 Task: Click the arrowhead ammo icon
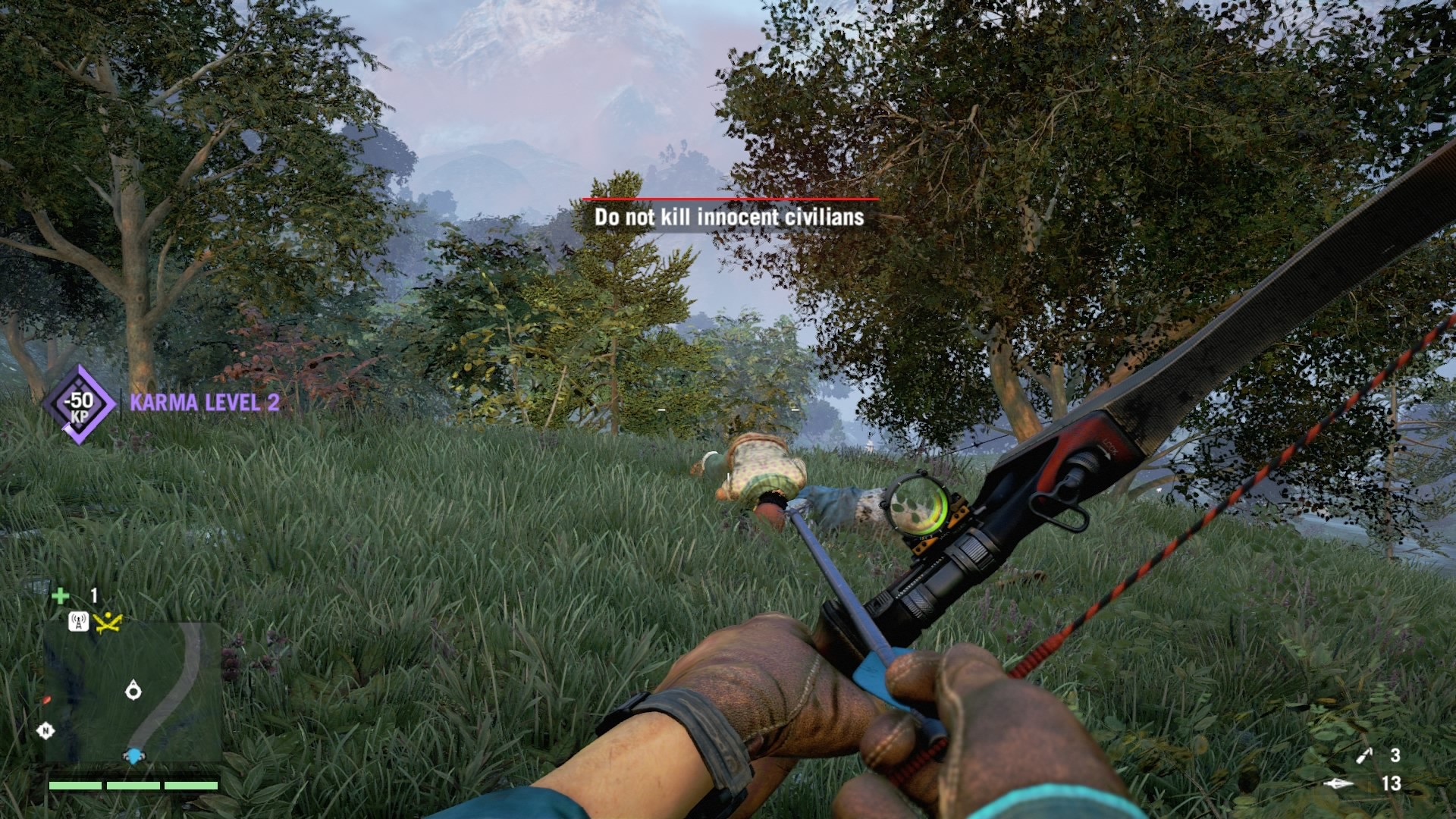point(1340,783)
